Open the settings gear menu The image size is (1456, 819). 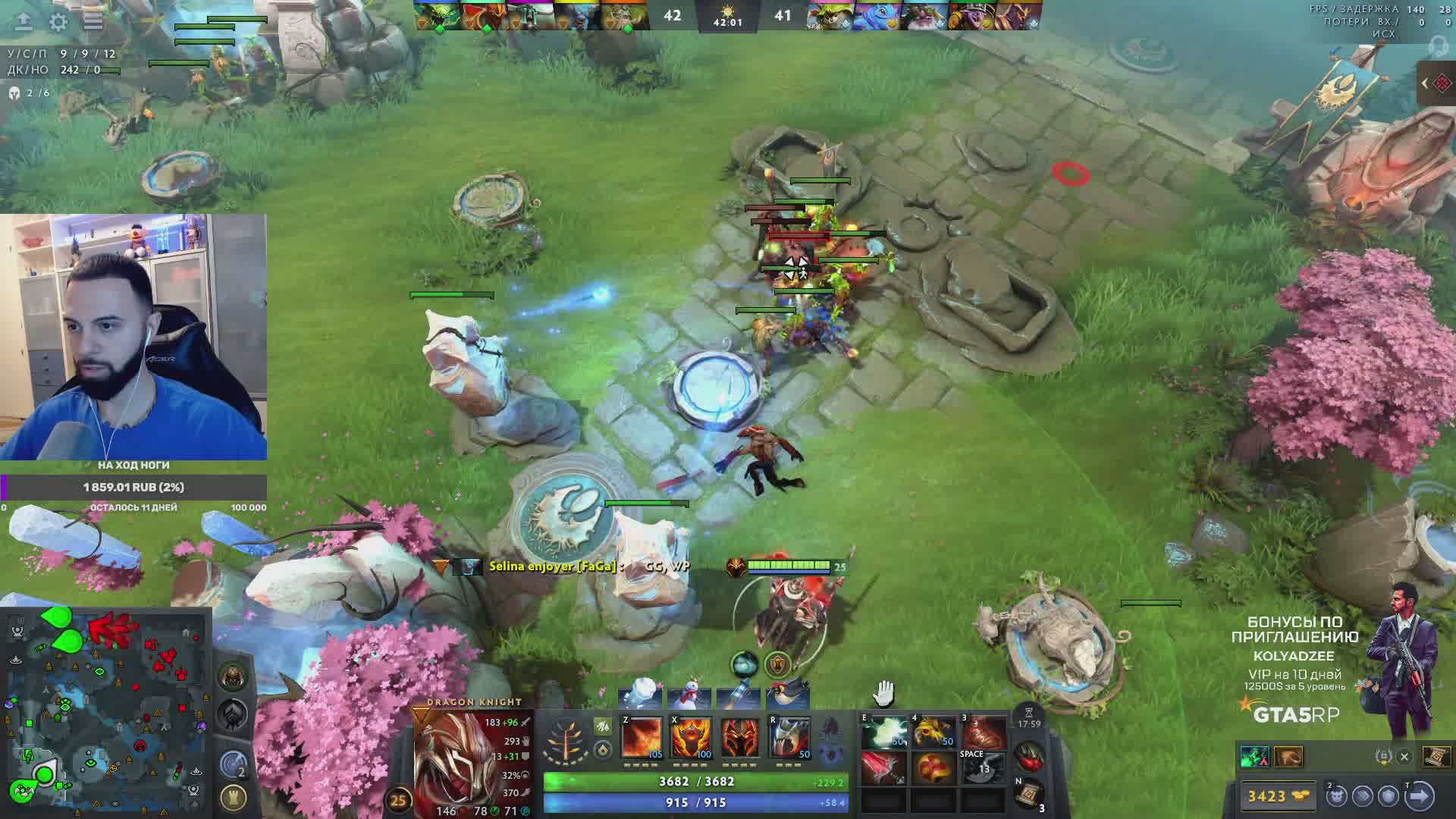click(x=58, y=21)
